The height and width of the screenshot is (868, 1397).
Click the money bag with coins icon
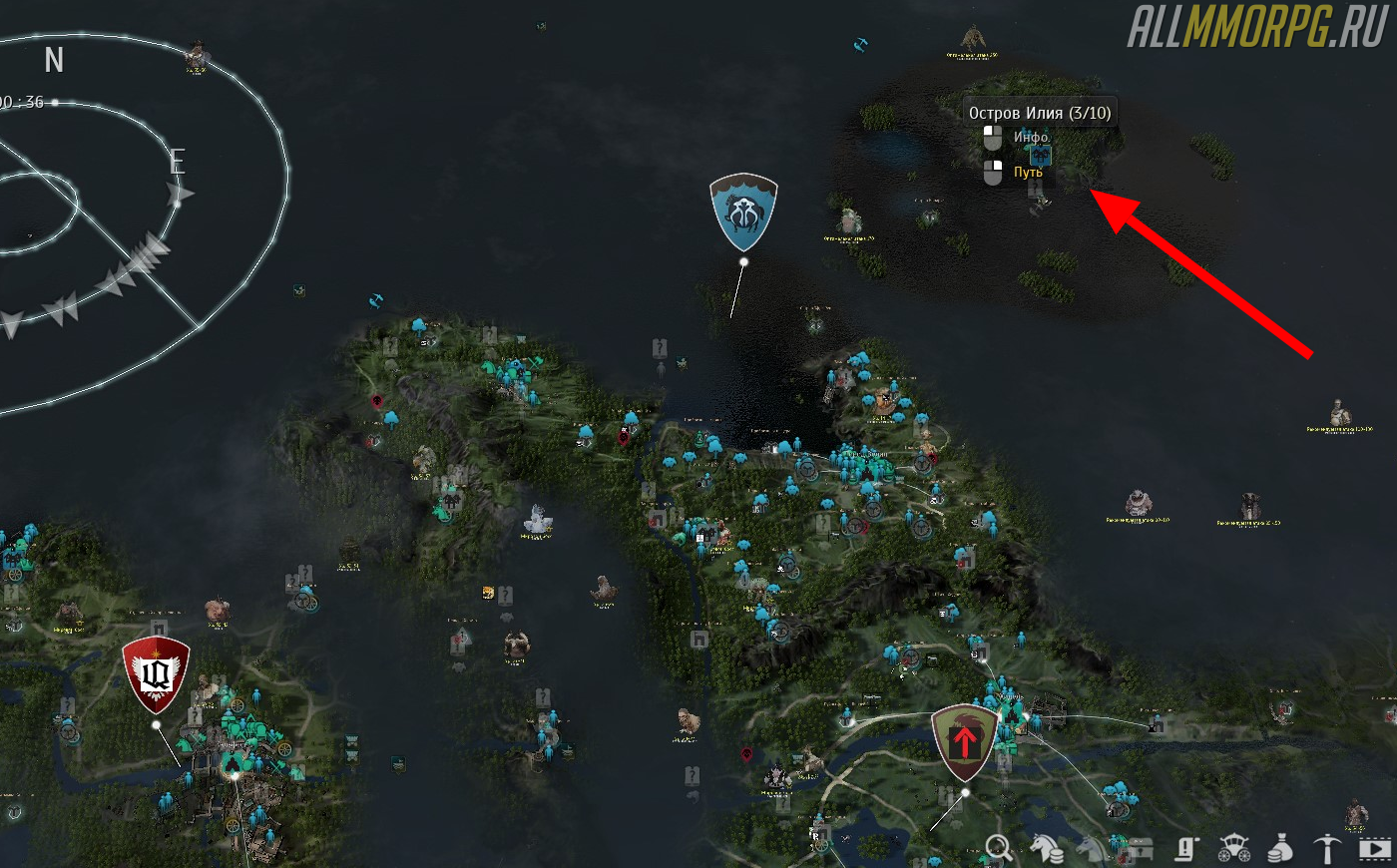[1280, 849]
